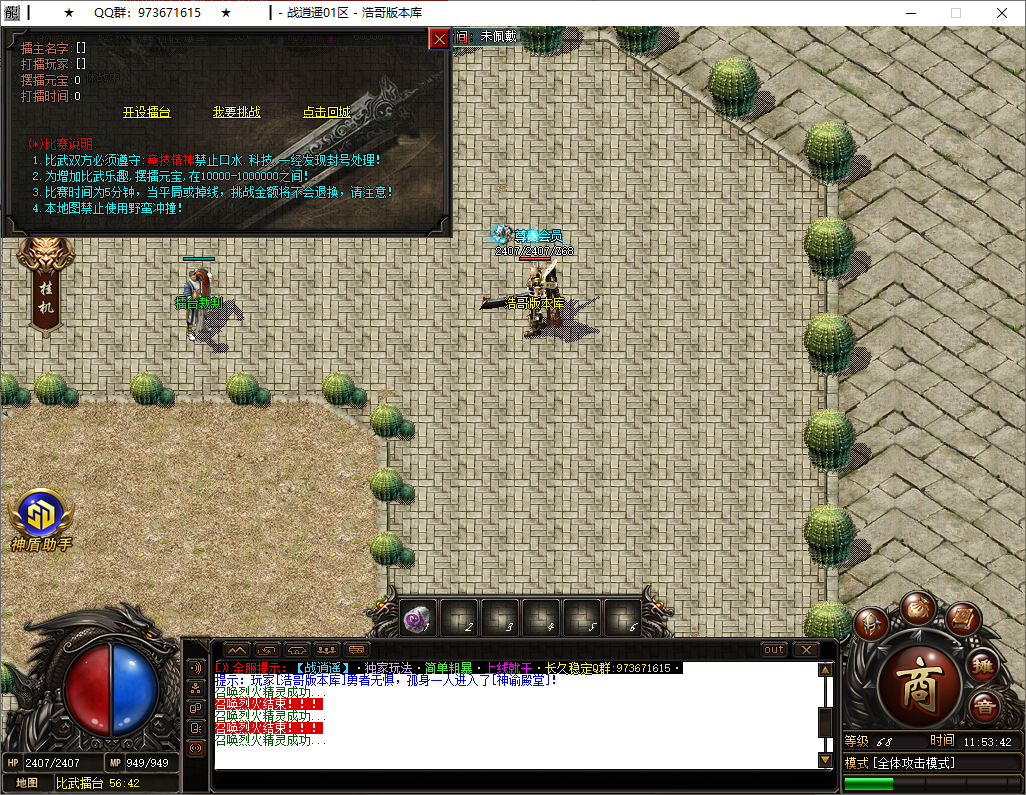This screenshot has width=1026, height=795.
Task: Open the helmet character equipment icon
Action: click(x=871, y=624)
